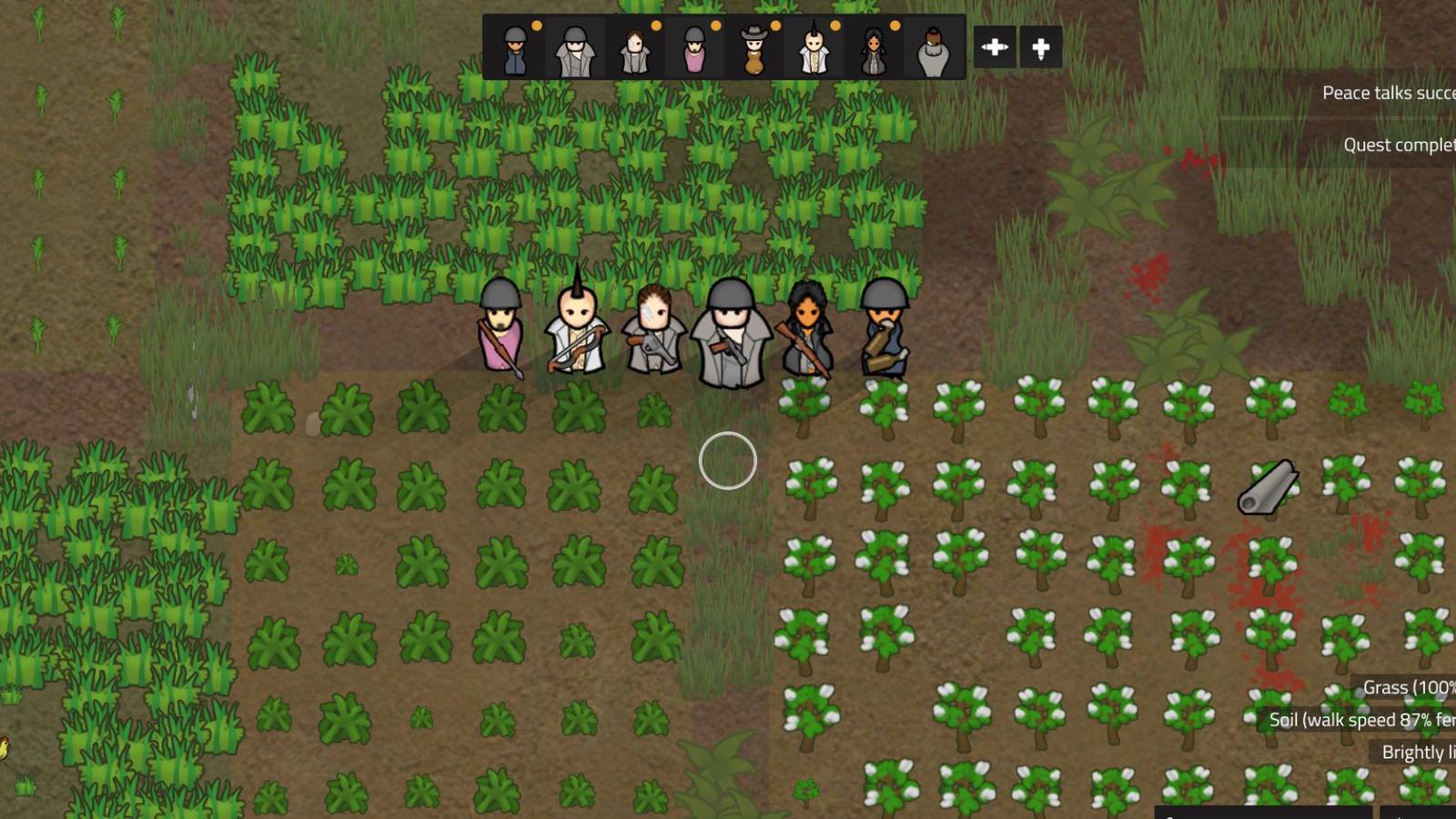This screenshot has width=1456, height=819.
Task: Select the pink-shirted colonist portrait
Action: 696,47
